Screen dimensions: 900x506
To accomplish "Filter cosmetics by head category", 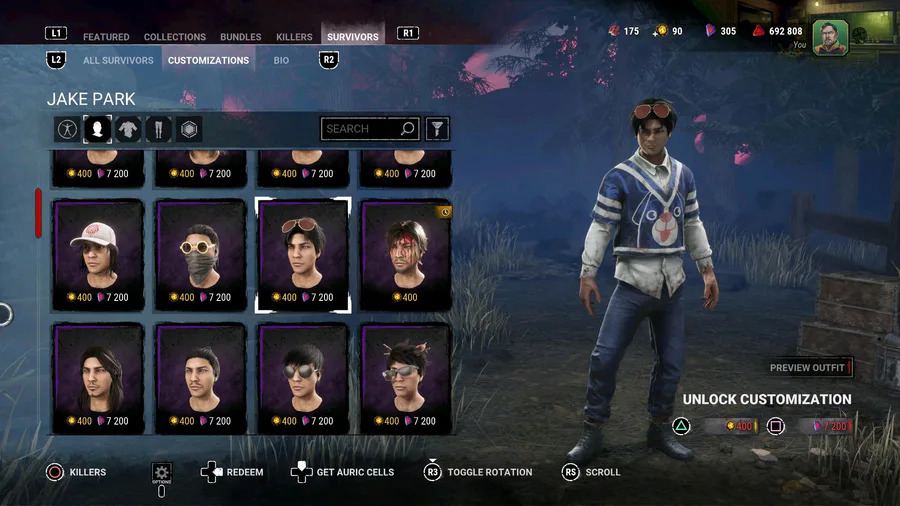I will pos(97,129).
